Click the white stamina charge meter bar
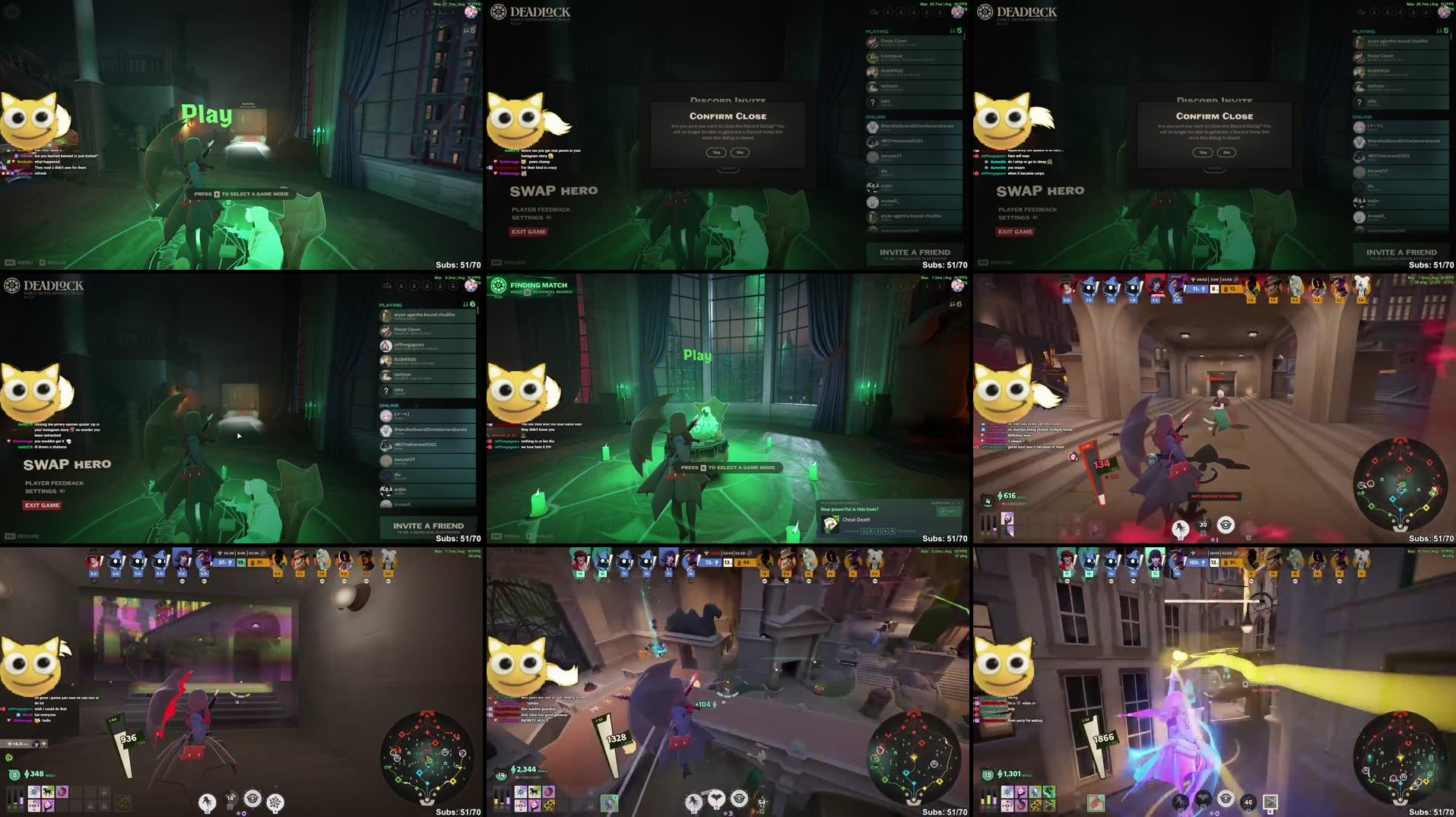 982,800
